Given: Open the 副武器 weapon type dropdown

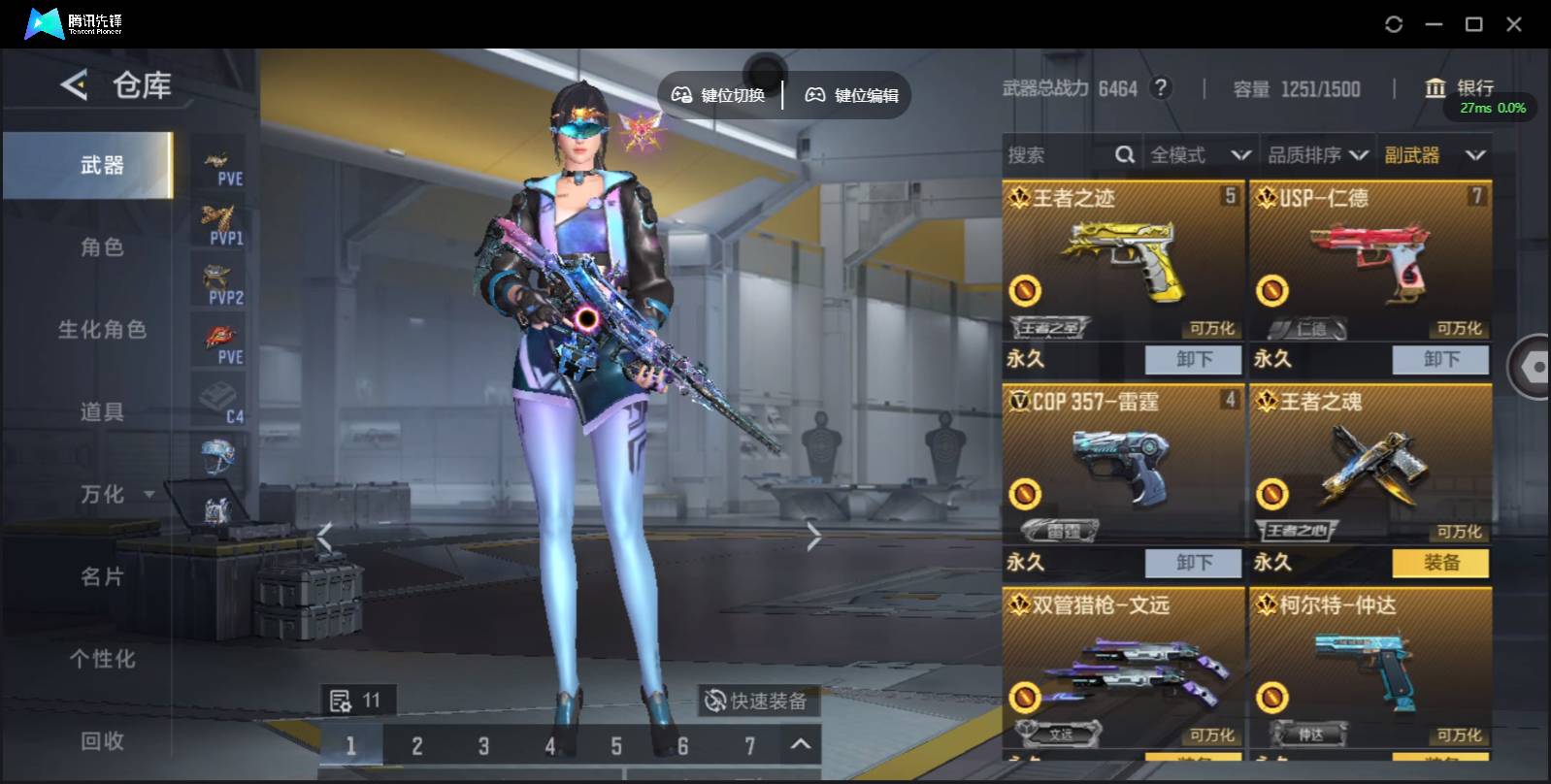Looking at the screenshot, I should pyautogui.click(x=1435, y=155).
